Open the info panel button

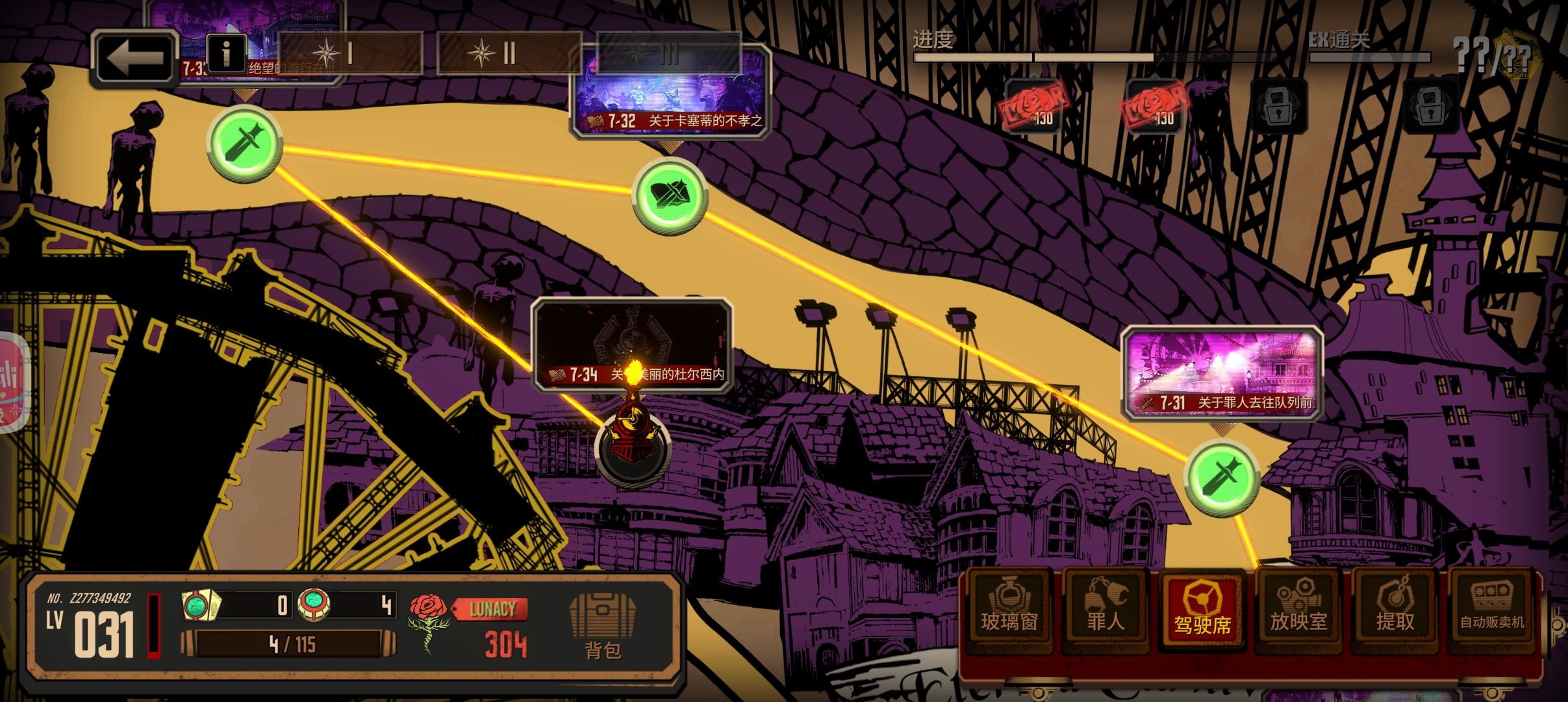226,53
